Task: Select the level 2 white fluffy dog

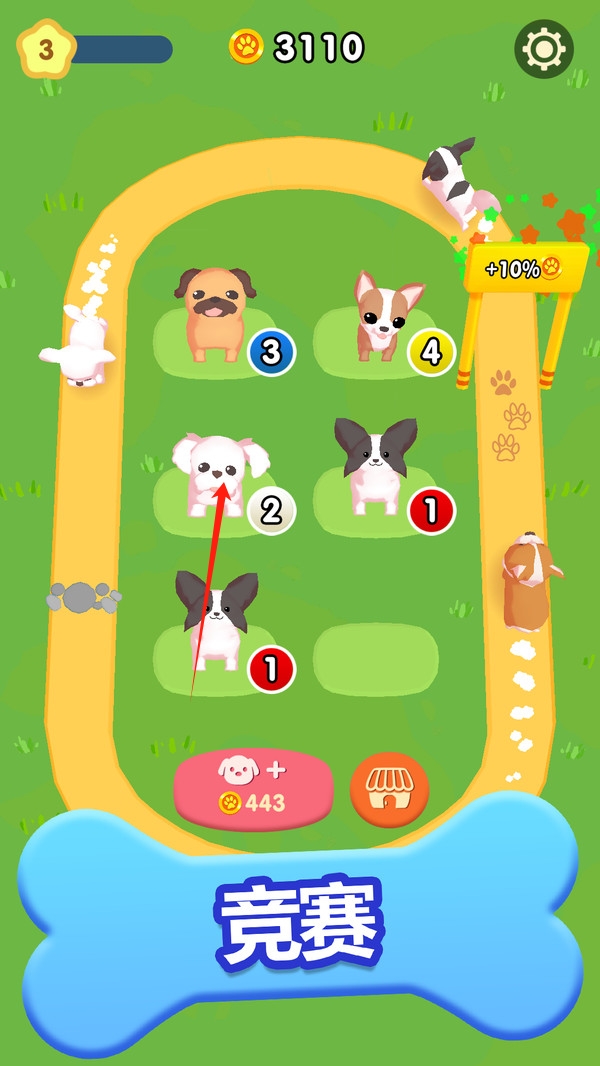Action: [x=218, y=474]
